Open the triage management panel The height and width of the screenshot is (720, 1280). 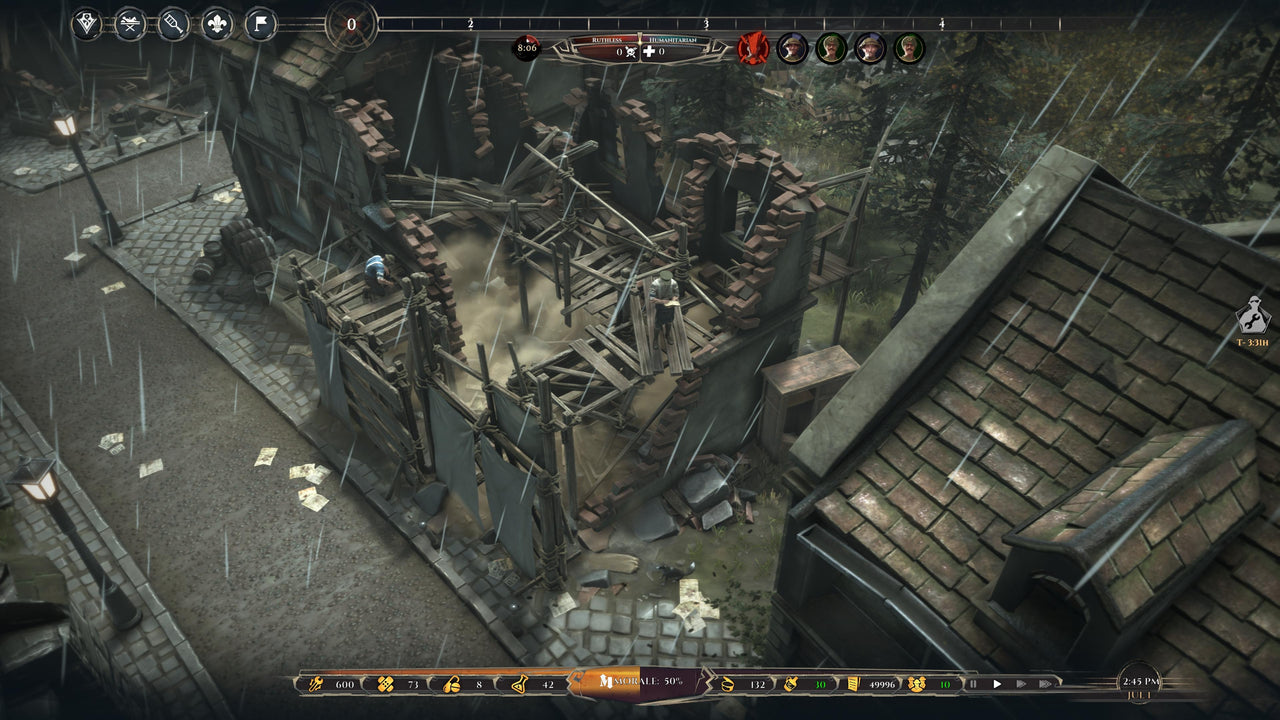click(85, 20)
